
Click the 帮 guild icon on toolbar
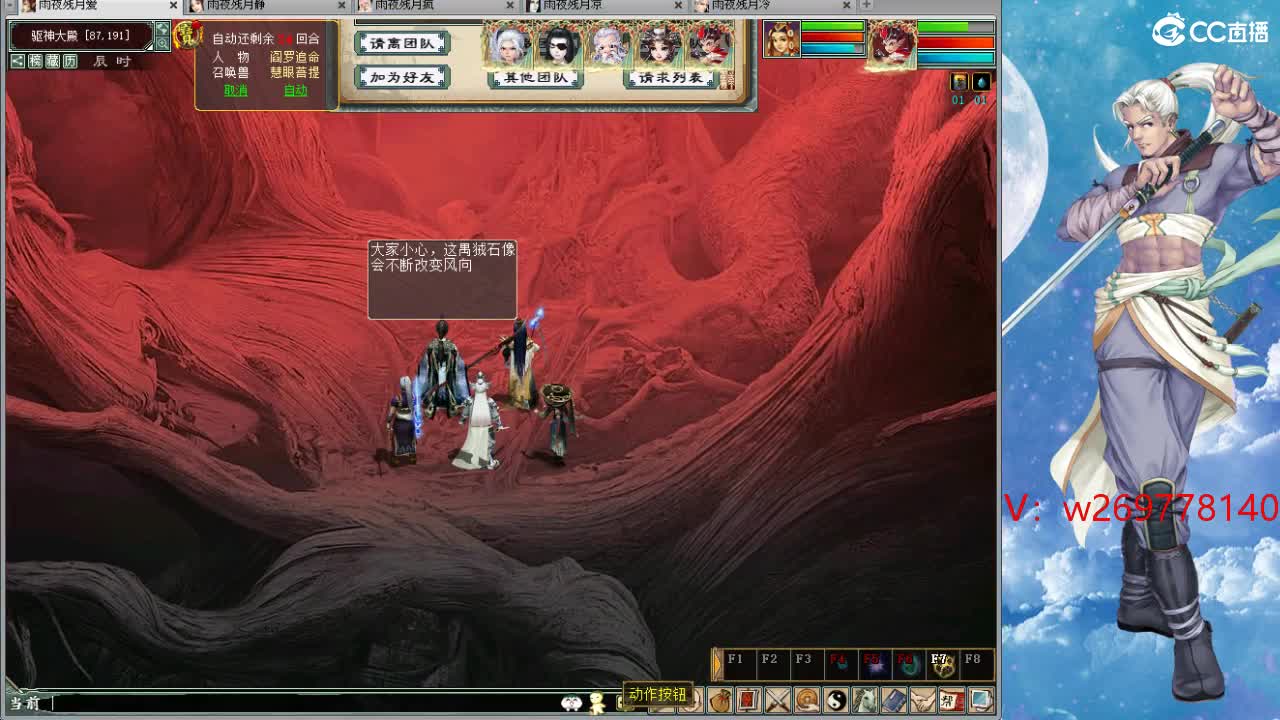pos(950,699)
